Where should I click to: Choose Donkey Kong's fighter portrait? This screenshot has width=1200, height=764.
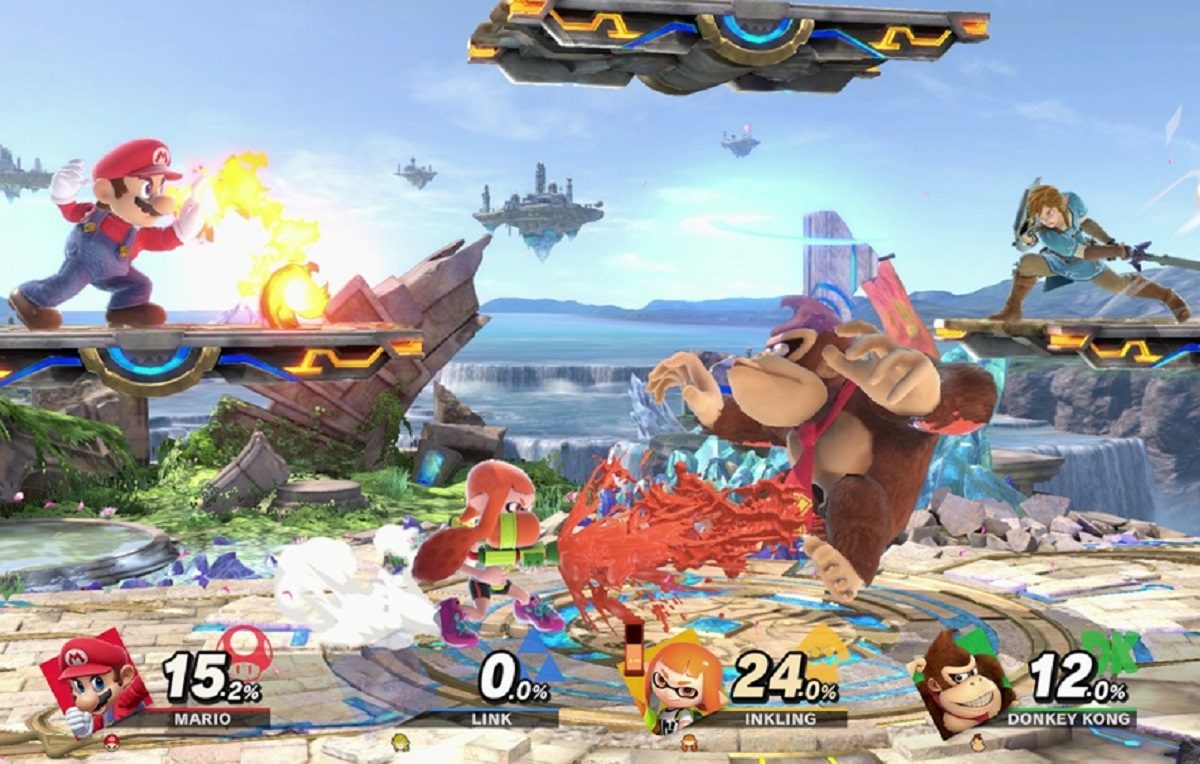click(x=963, y=681)
